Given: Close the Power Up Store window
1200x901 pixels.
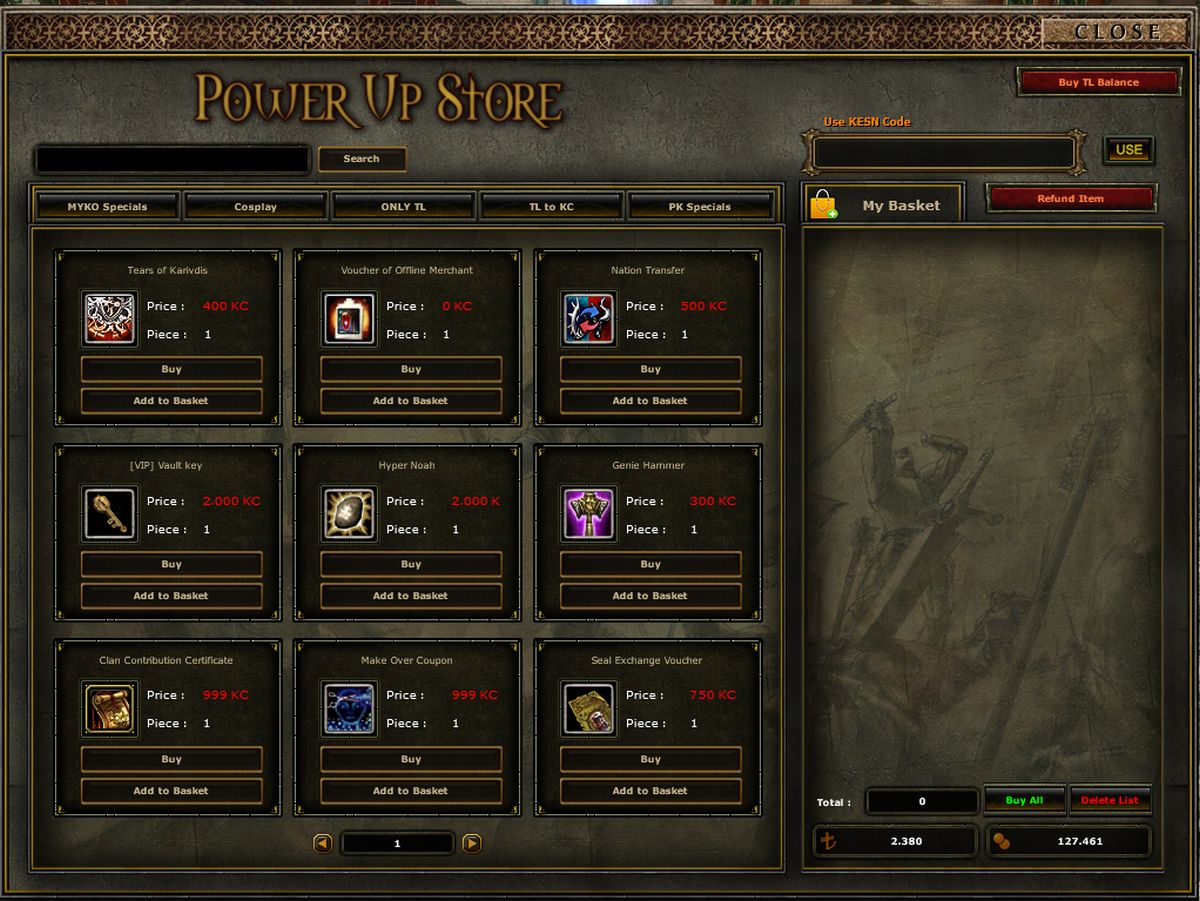Looking at the screenshot, I should click(1117, 32).
